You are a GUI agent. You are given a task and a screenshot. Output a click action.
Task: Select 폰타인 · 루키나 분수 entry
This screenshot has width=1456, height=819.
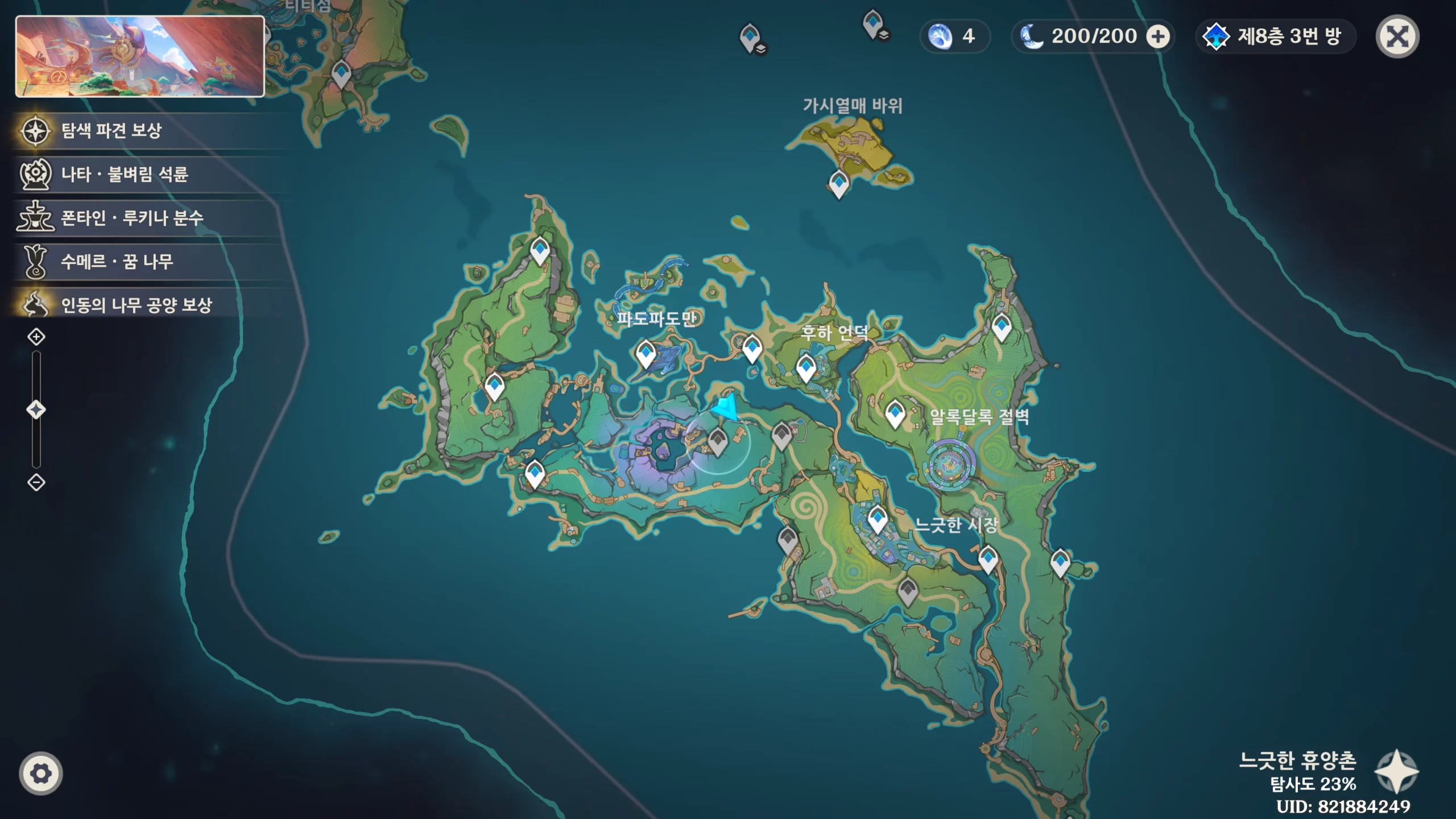tap(131, 218)
